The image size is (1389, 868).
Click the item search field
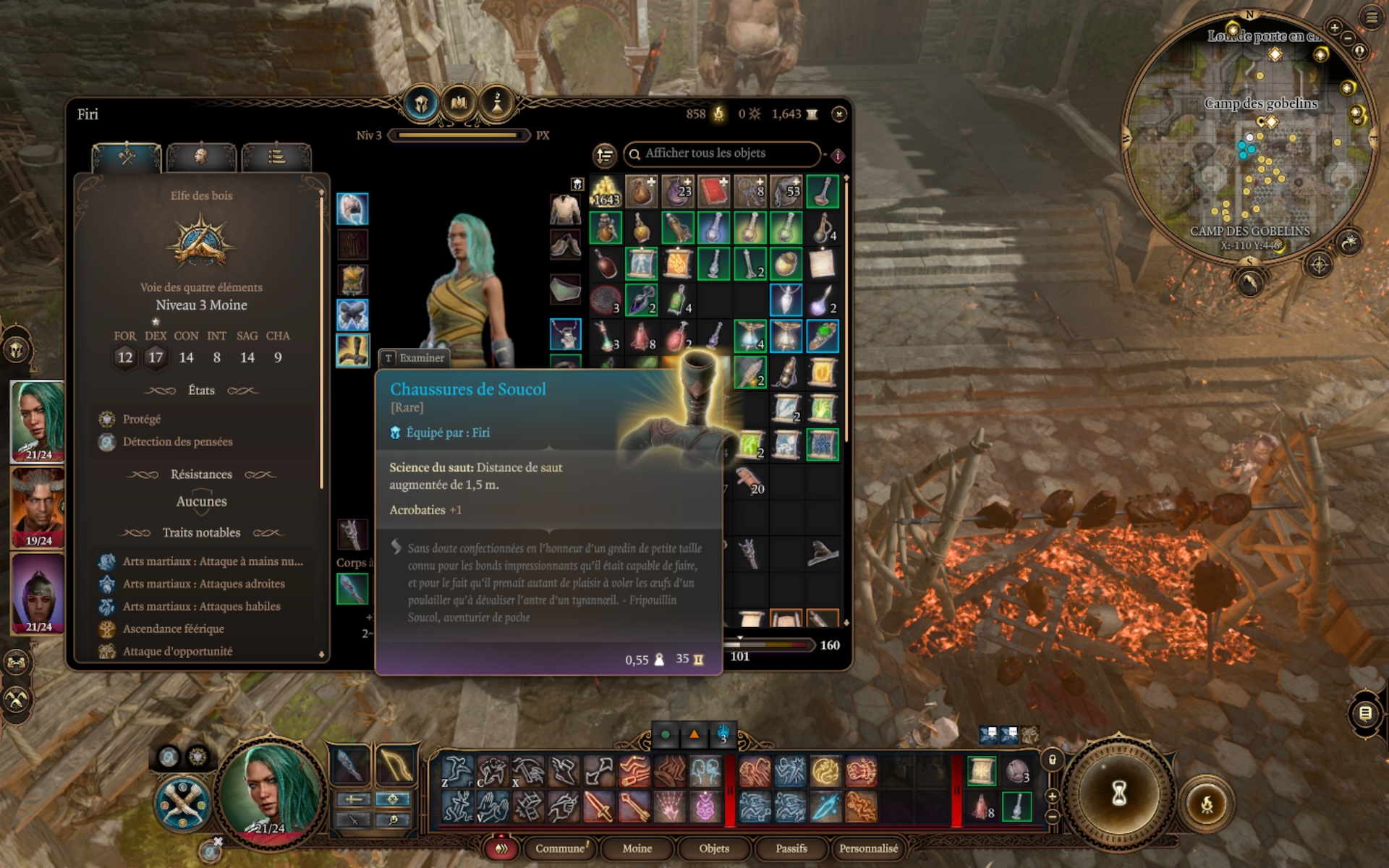coord(723,153)
